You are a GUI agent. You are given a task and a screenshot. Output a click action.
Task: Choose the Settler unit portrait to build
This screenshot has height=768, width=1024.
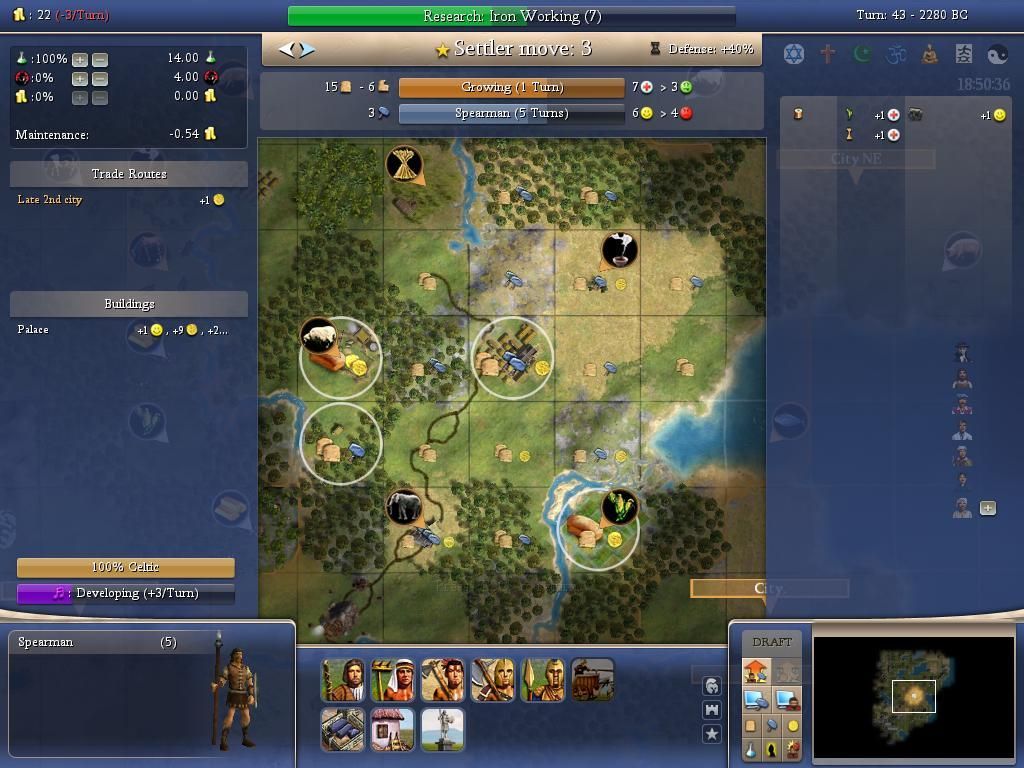(342, 680)
